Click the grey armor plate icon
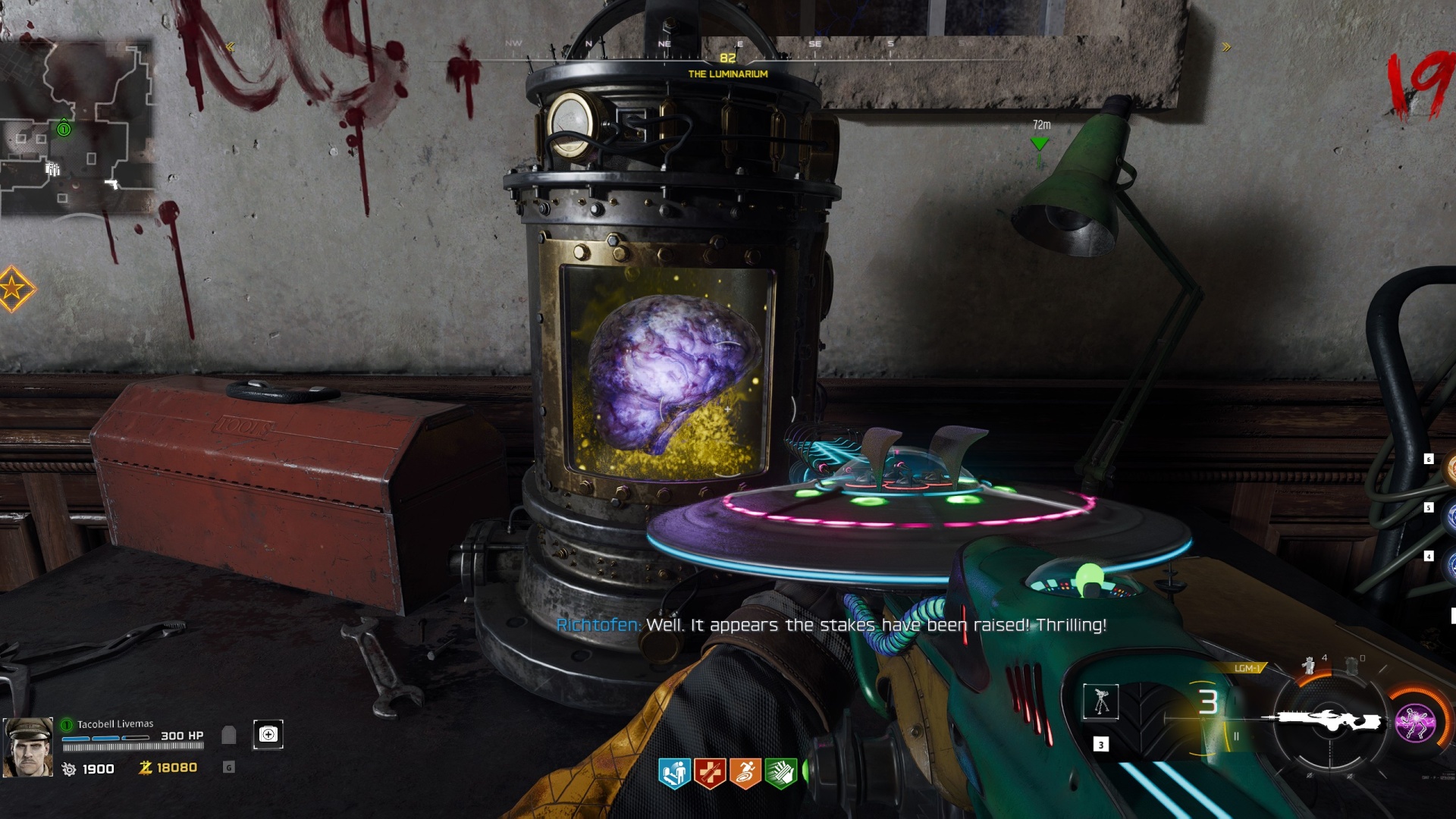Image resolution: width=1456 pixels, height=819 pixels. (x=228, y=734)
